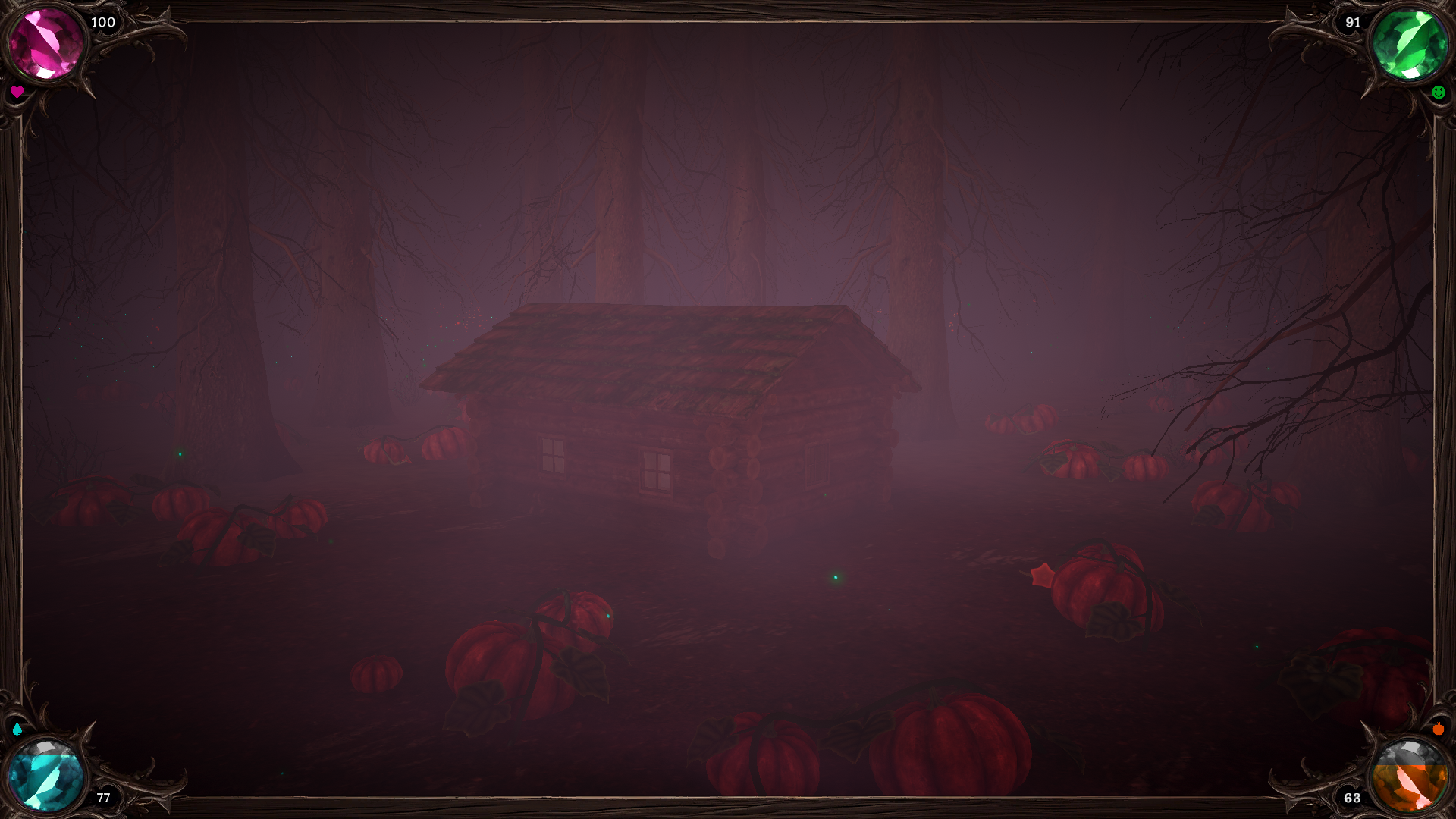This screenshot has height=819, width=1456.
Task: Click the 77 thirst value readout
Action: pyautogui.click(x=103, y=798)
